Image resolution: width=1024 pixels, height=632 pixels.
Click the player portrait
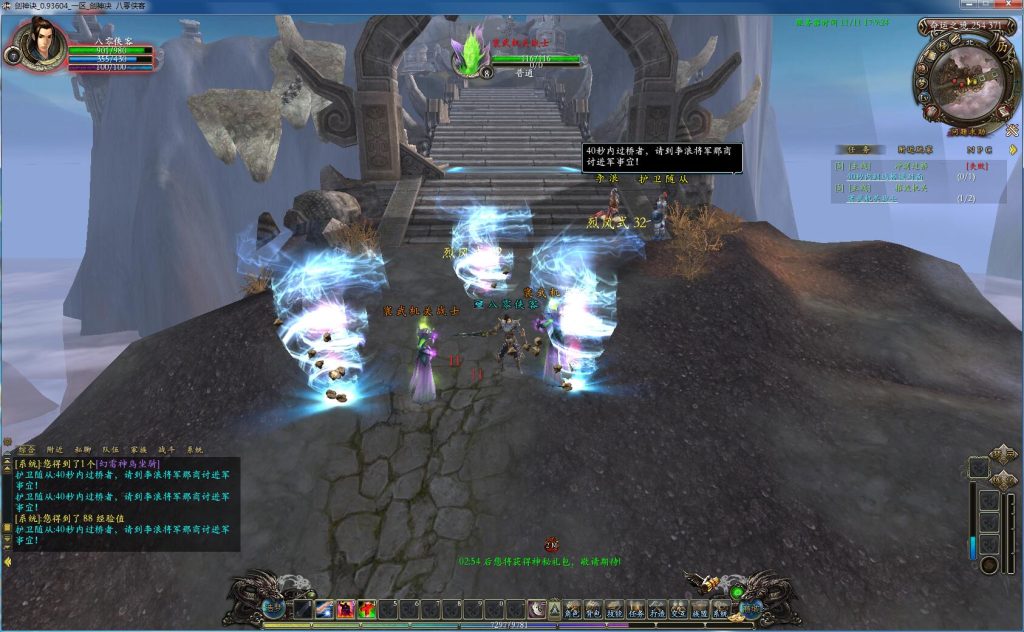[41, 44]
